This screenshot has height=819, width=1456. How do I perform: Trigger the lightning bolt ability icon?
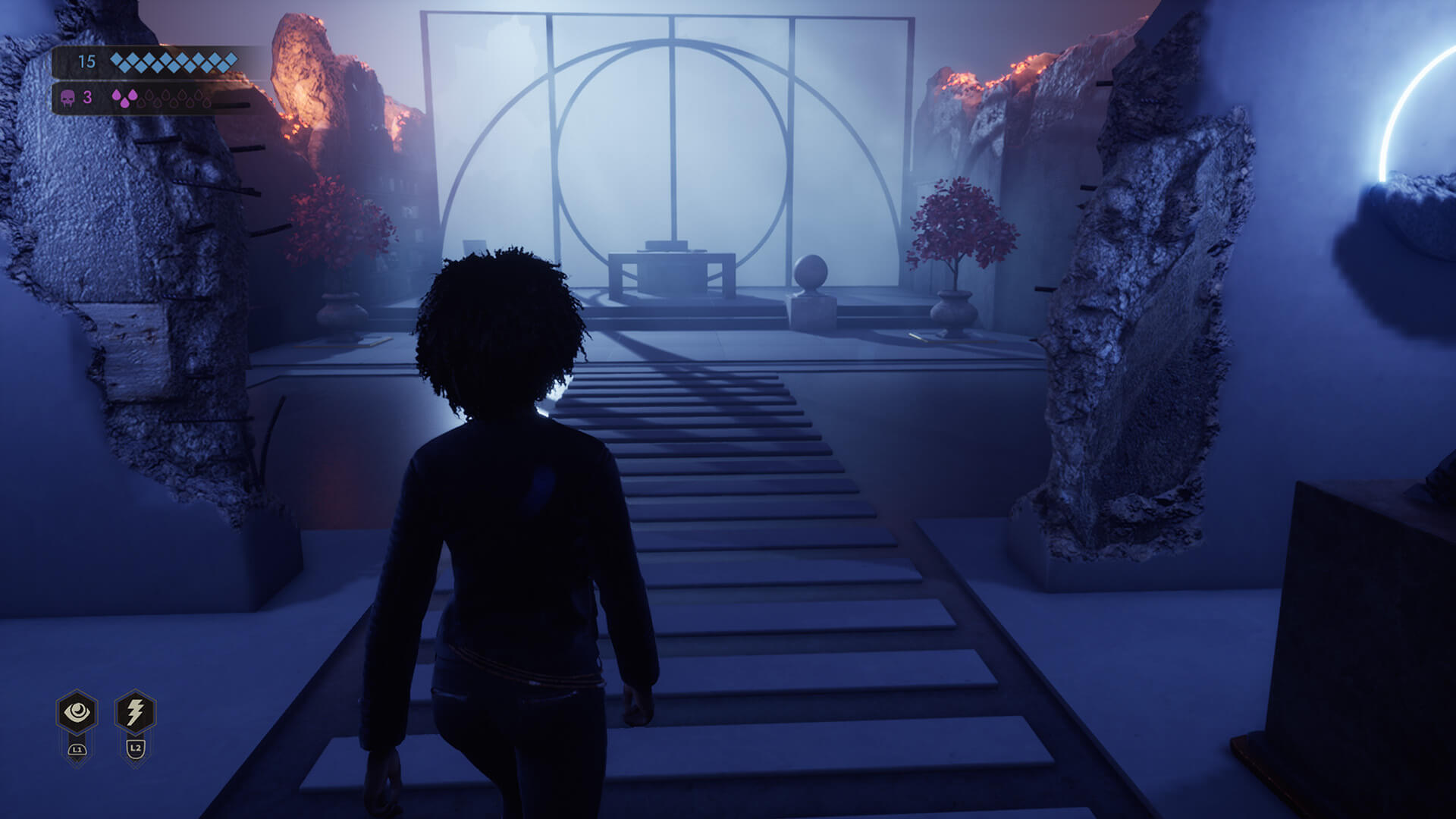pyautogui.click(x=135, y=712)
